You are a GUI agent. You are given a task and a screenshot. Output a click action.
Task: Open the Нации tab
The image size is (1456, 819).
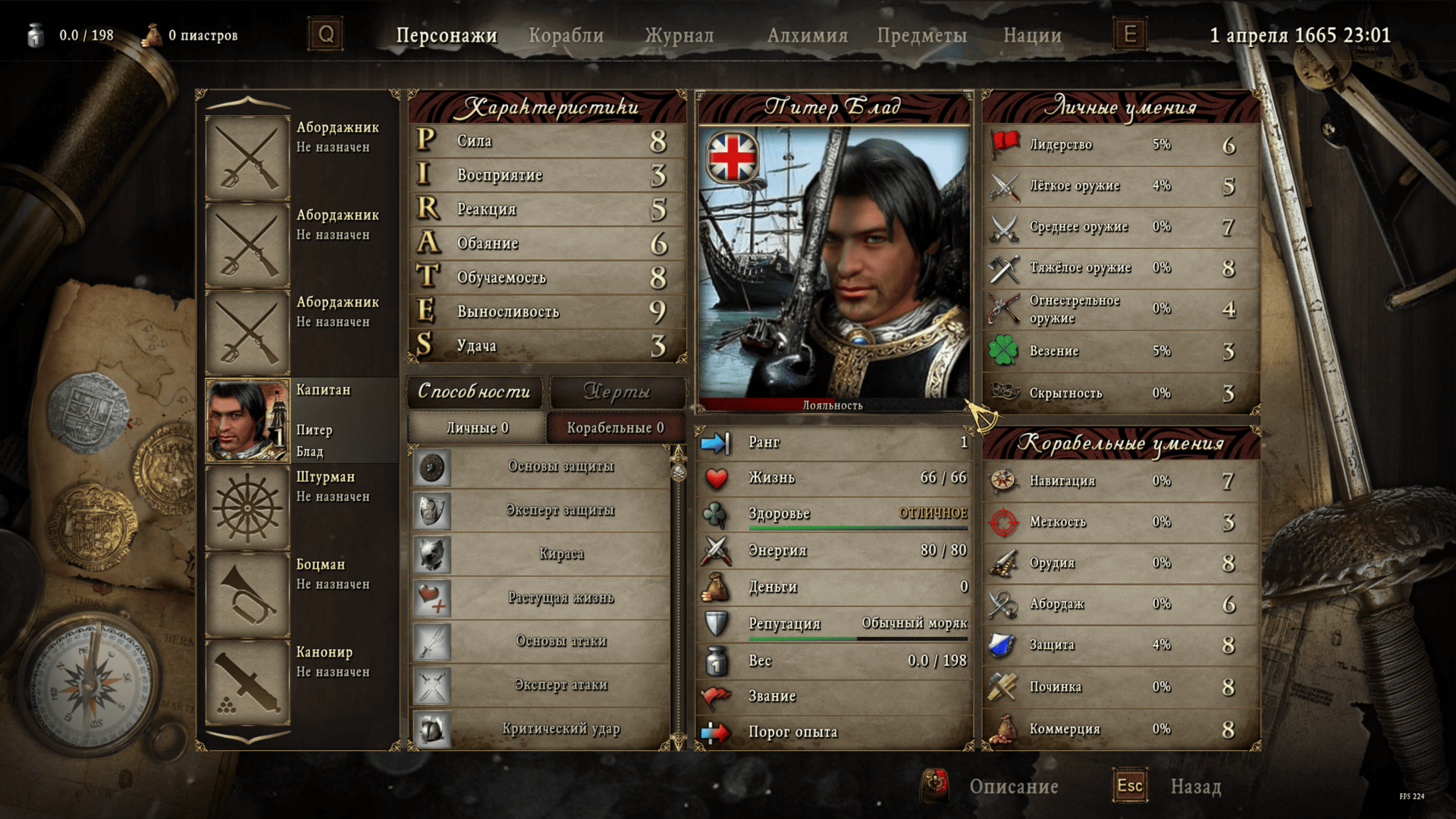pyautogui.click(x=1031, y=36)
